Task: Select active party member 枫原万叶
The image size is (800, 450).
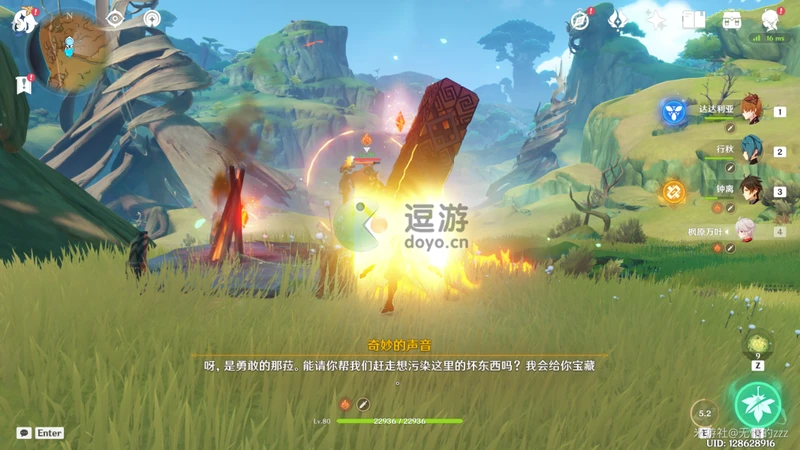Action: coord(748,231)
